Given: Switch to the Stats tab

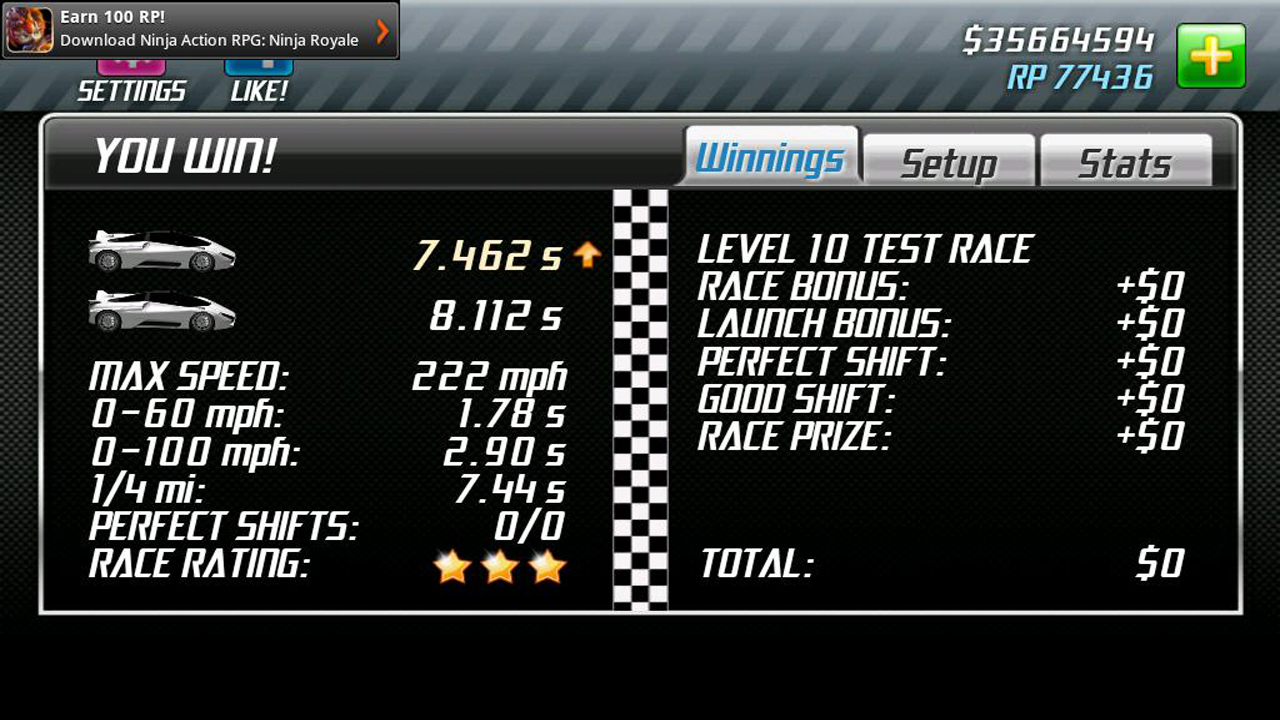Looking at the screenshot, I should (1126, 160).
